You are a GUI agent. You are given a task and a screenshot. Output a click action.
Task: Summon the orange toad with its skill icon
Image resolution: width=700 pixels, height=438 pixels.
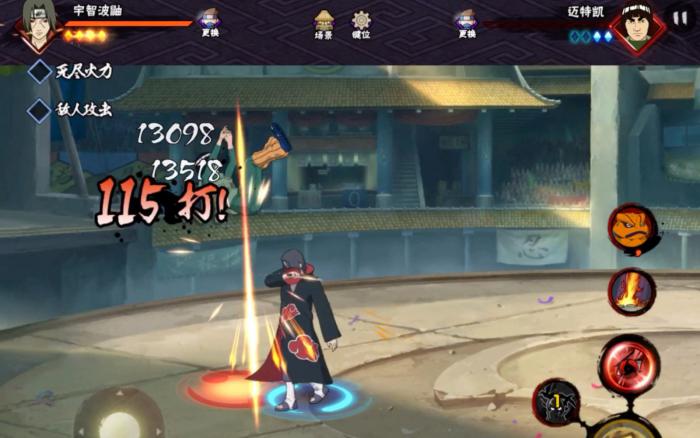click(632, 227)
